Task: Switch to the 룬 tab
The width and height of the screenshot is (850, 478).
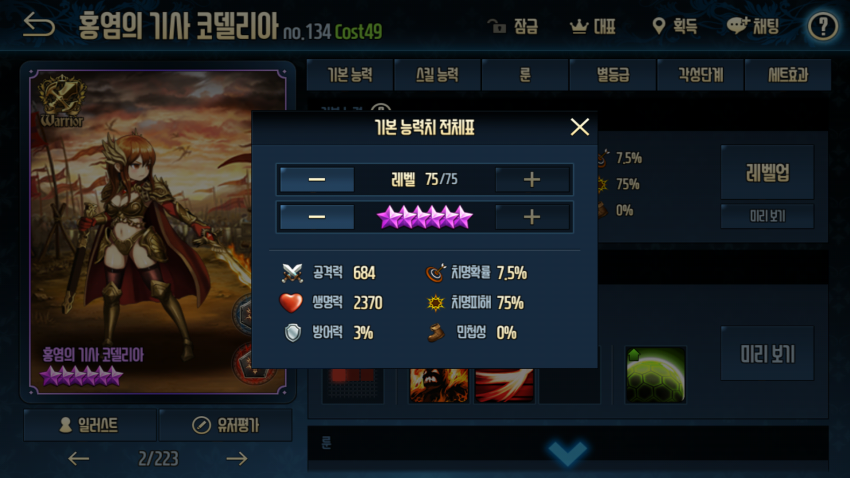Action: (x=525, y=75)
